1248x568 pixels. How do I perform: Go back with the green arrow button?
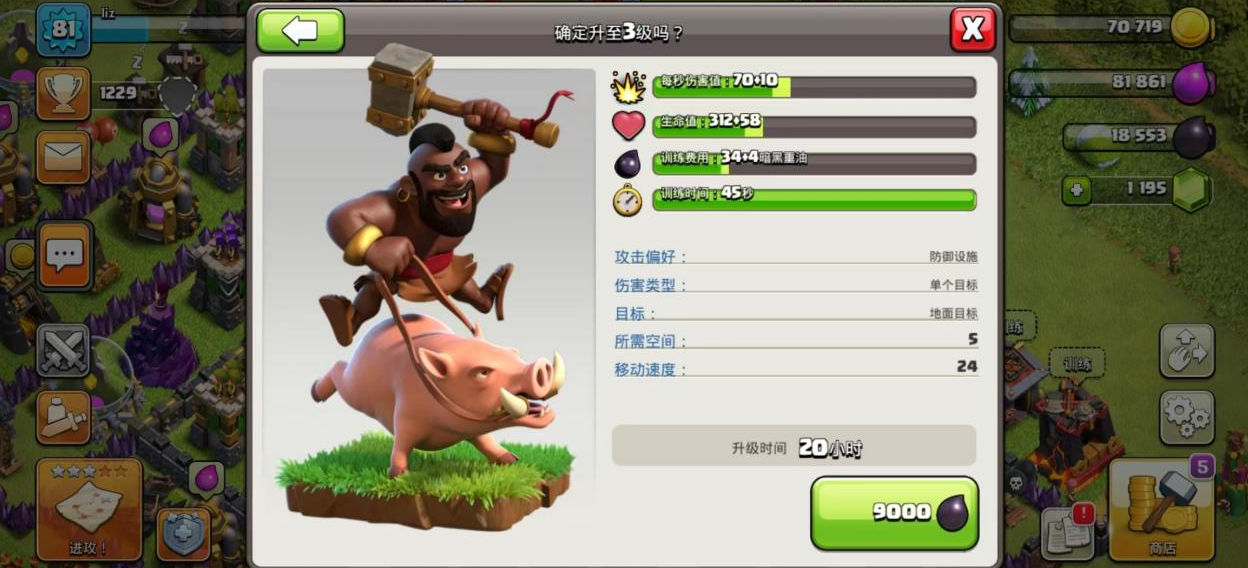(300, 31)
